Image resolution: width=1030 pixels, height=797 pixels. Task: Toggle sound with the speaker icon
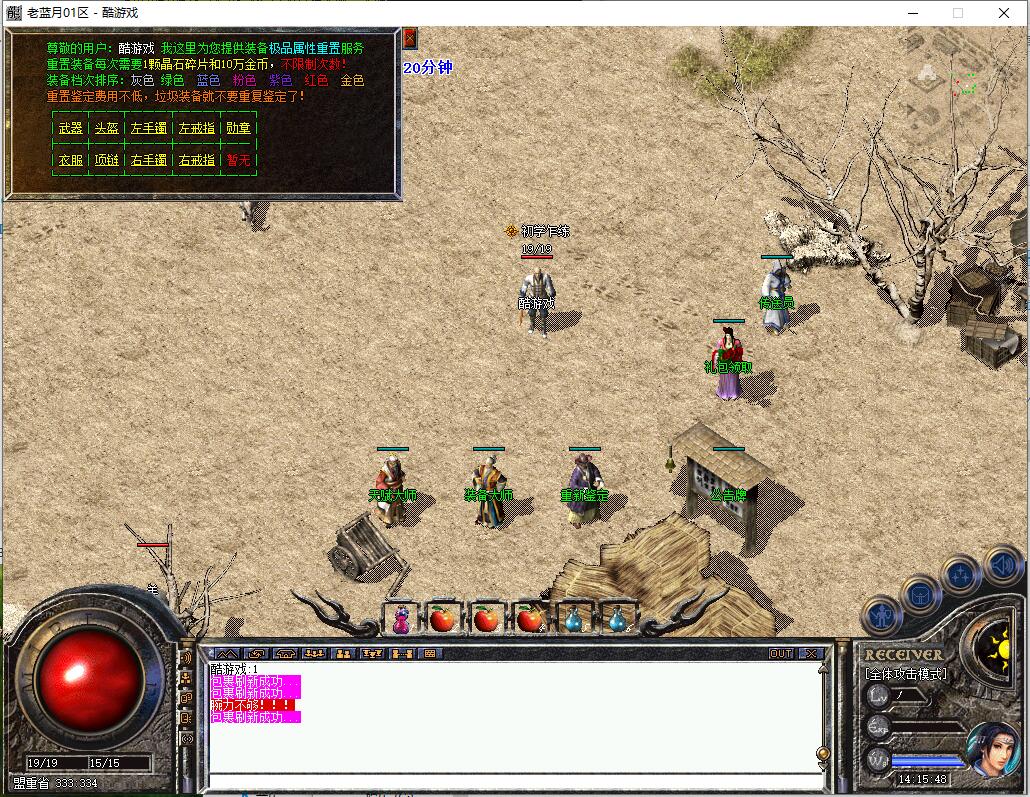pyautogui.click(x=1001, y=565)
